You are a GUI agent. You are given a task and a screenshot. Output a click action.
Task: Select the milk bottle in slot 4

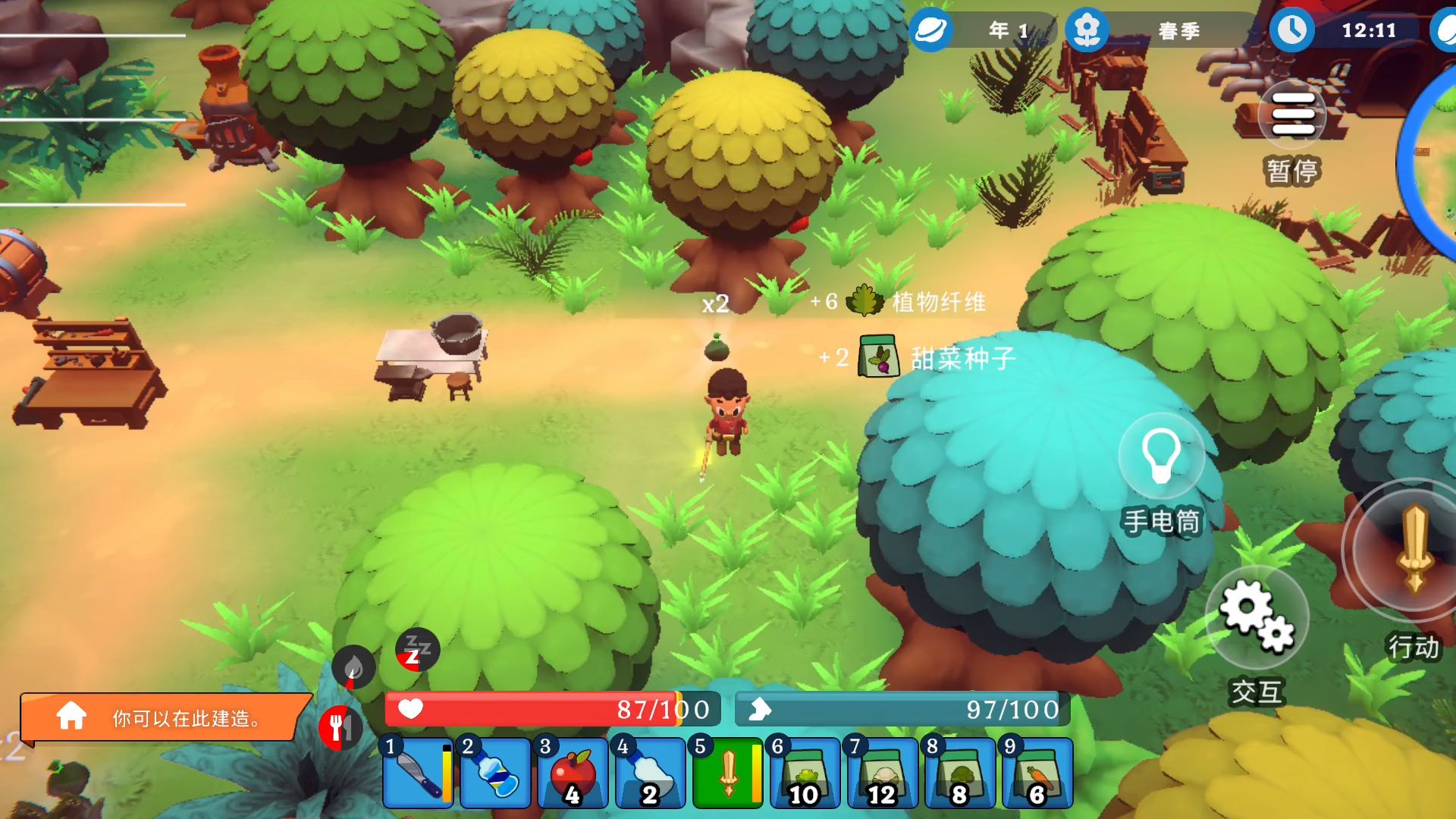tap(650, 773)
